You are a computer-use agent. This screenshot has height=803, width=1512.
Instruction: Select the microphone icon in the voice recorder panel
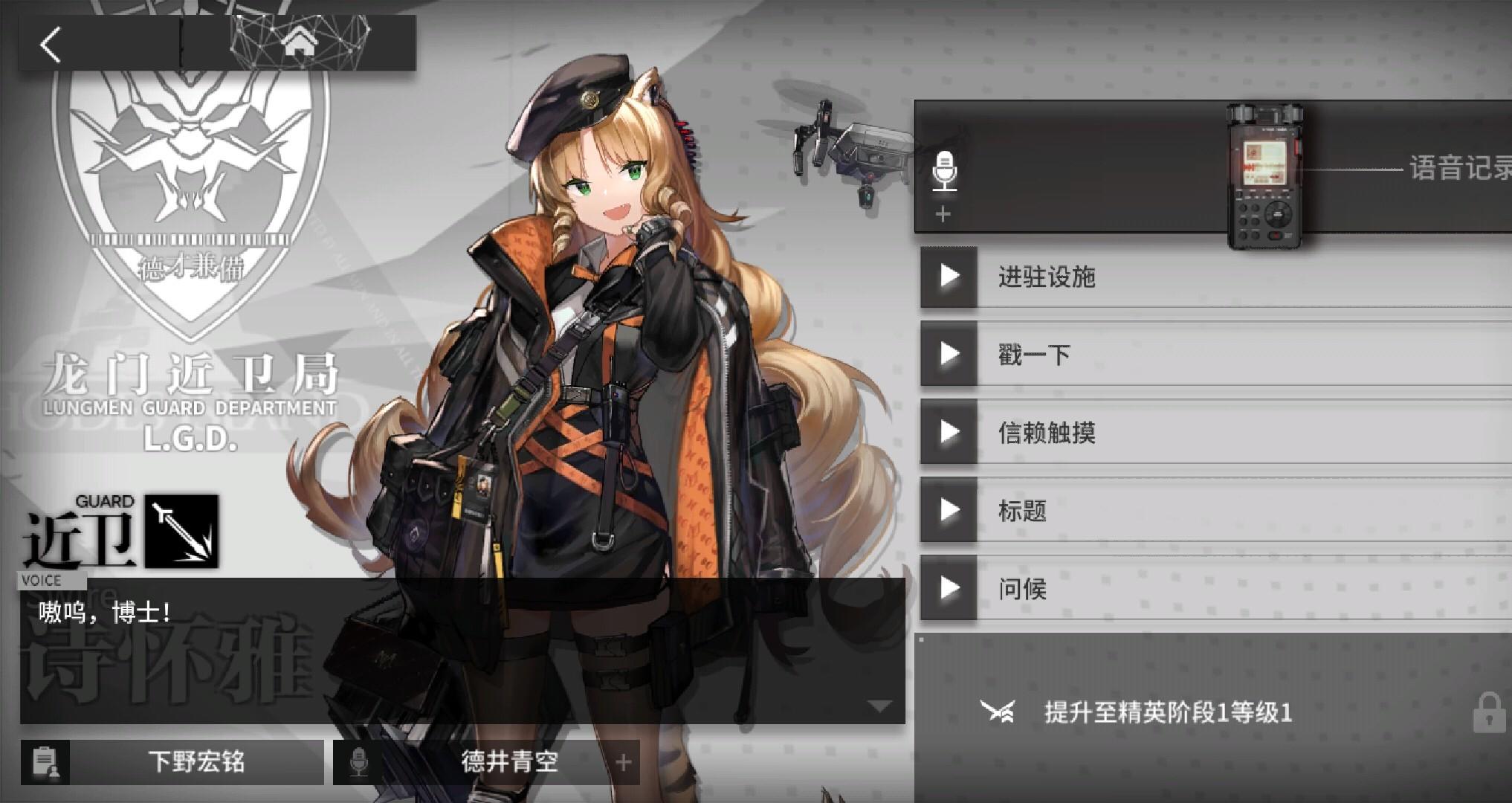tap(946, 170)
